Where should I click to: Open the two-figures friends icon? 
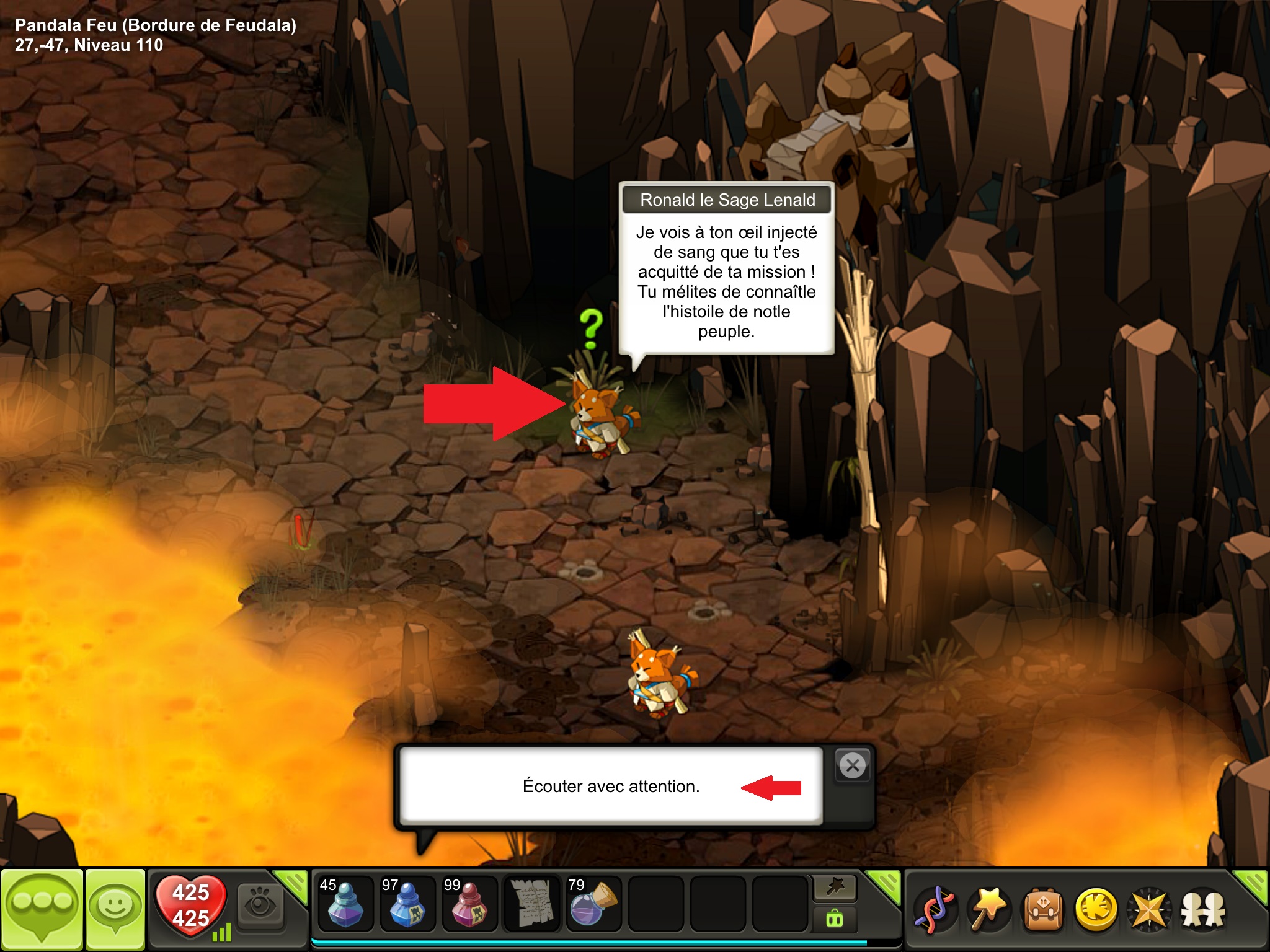[x=1203, y=910]
